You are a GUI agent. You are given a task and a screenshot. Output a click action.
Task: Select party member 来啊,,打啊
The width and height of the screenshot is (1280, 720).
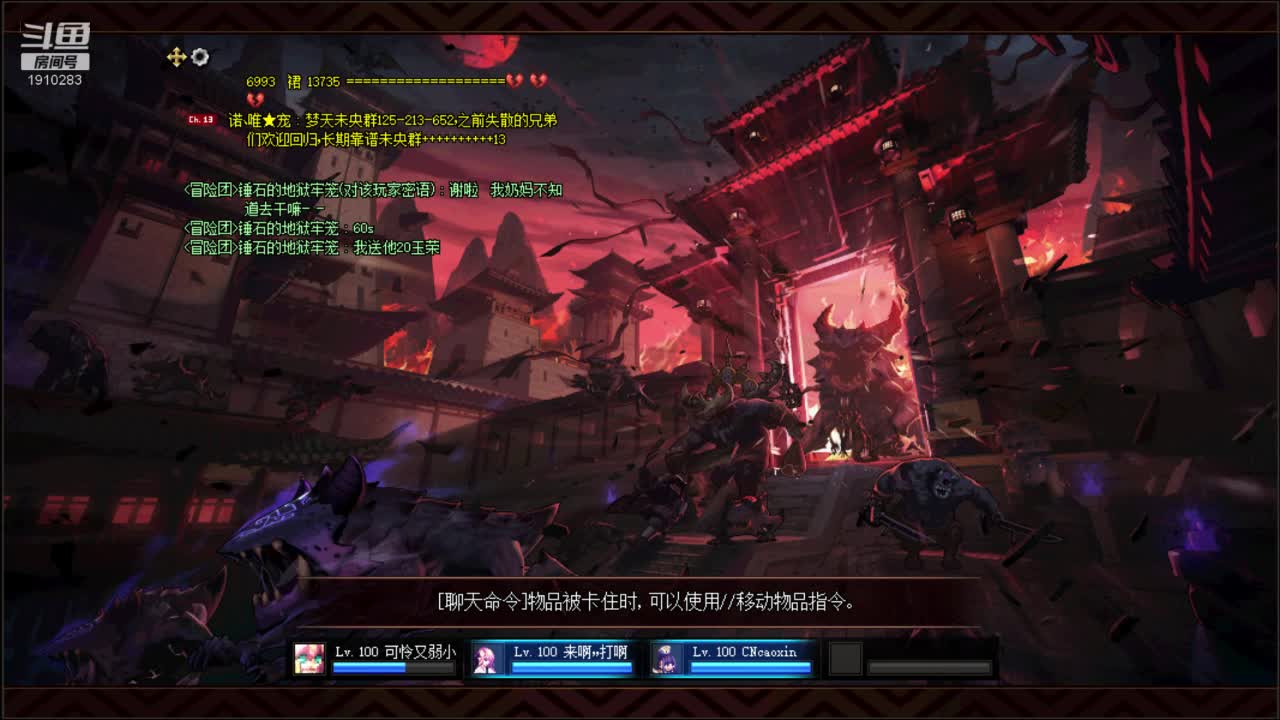[552, 658]
